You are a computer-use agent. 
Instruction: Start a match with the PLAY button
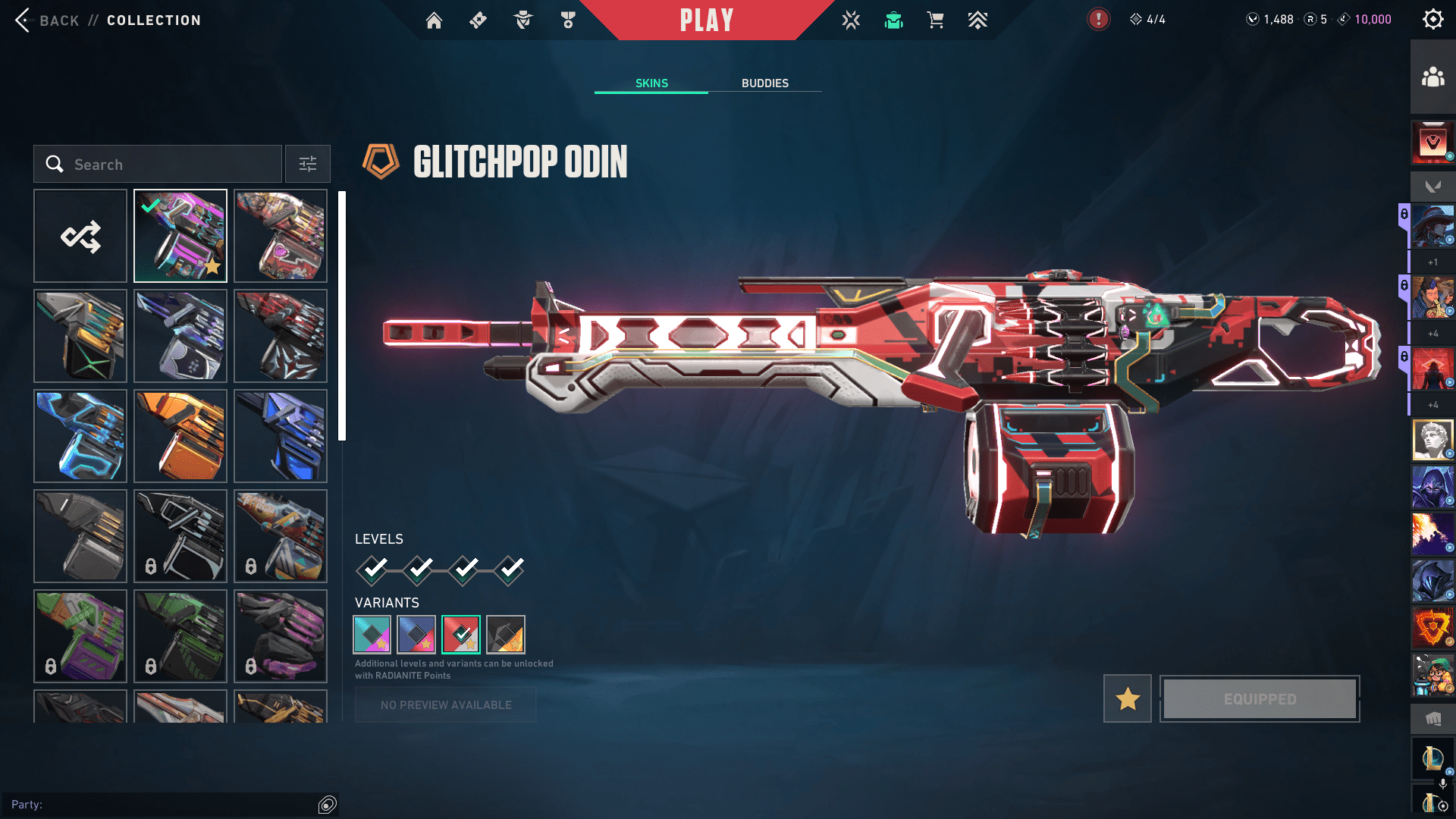706,20
